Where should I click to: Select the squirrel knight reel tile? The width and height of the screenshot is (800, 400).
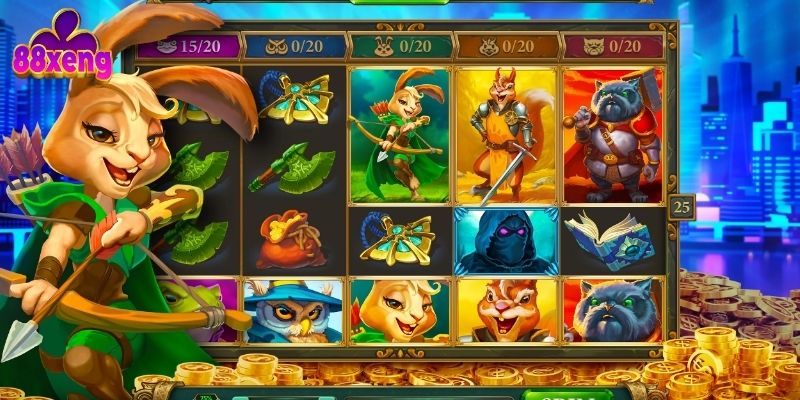[x=506, y=135]
